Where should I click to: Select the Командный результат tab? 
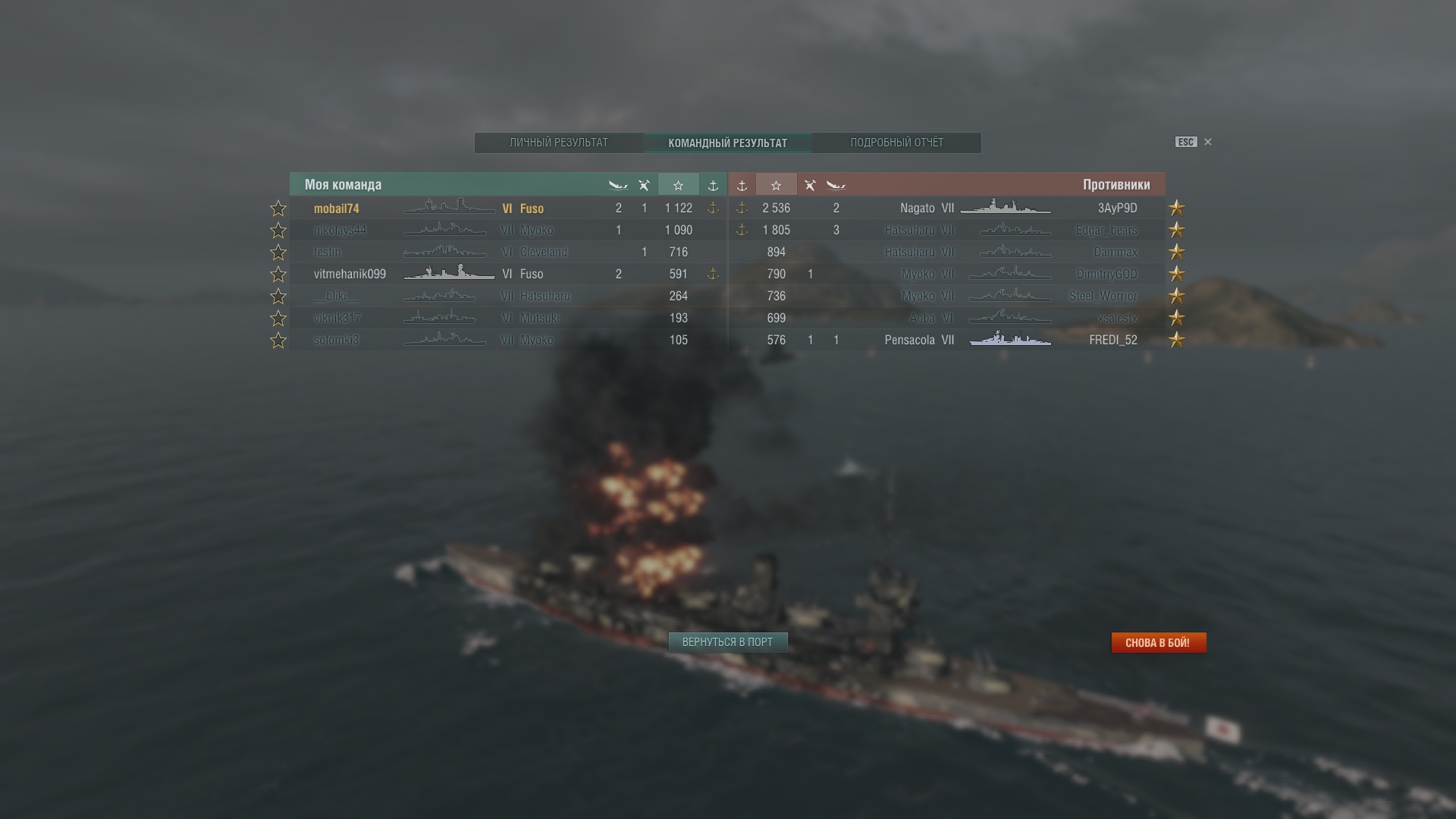point(727,143)
